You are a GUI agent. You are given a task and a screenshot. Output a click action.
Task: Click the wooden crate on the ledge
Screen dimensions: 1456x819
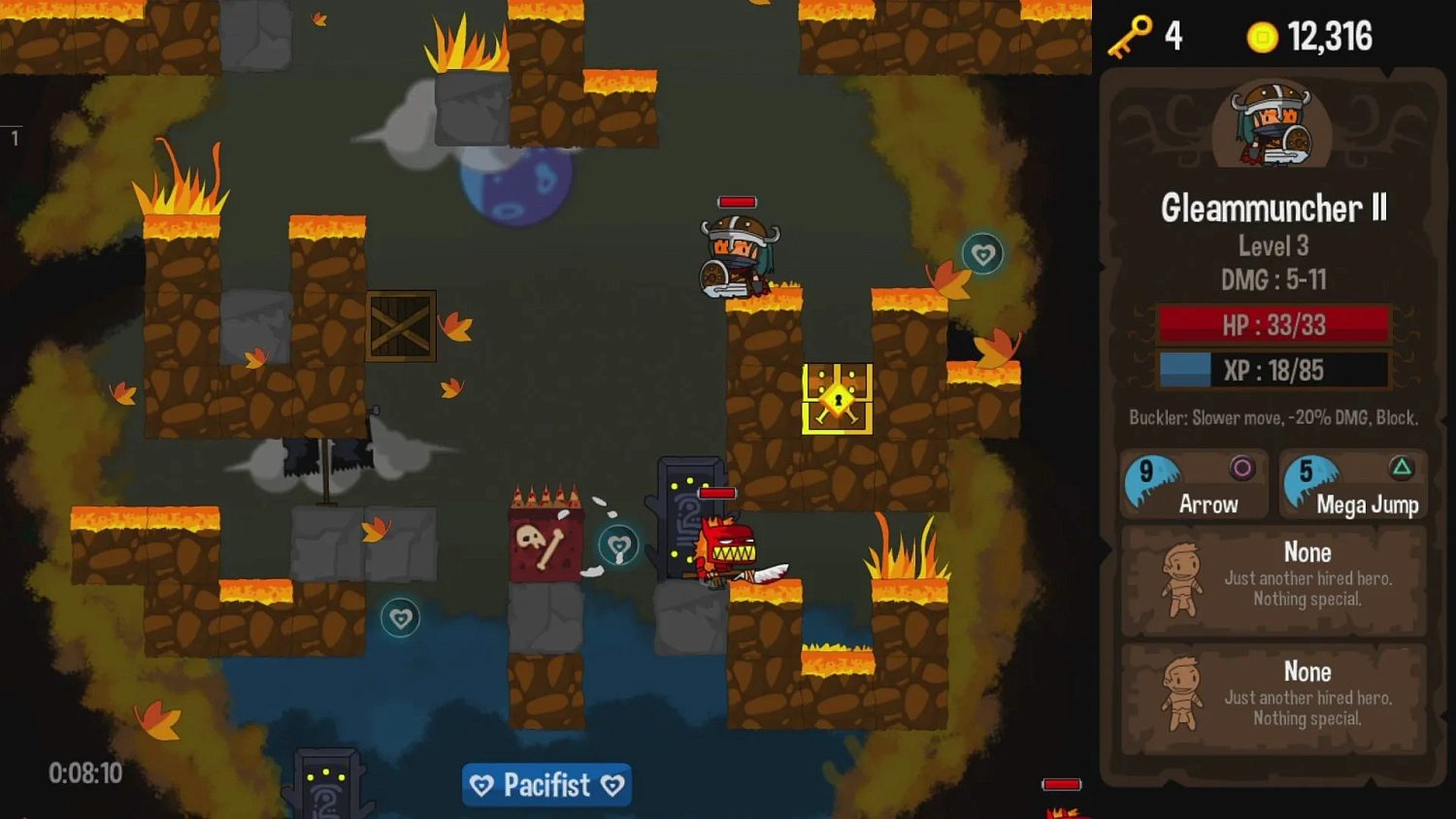point(403,328)
